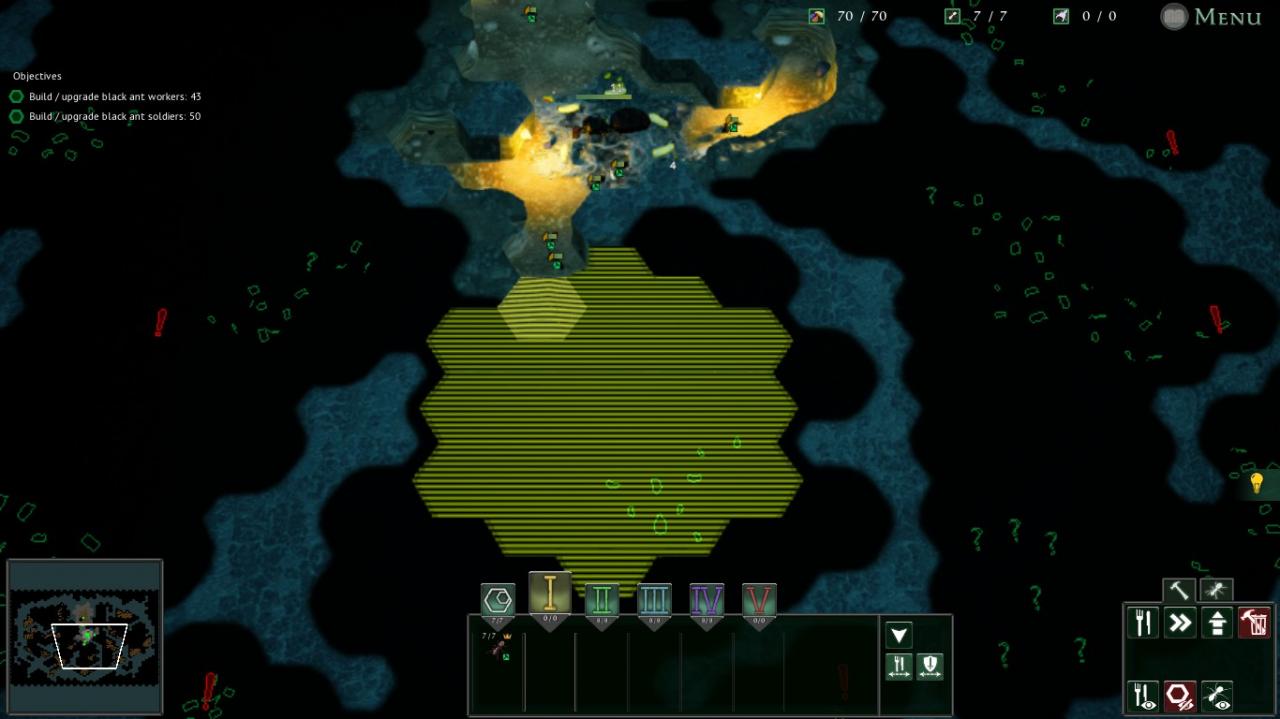Open the hammer build tab
Viewport: 1280px width, 719px height.
coord(1179,590)
